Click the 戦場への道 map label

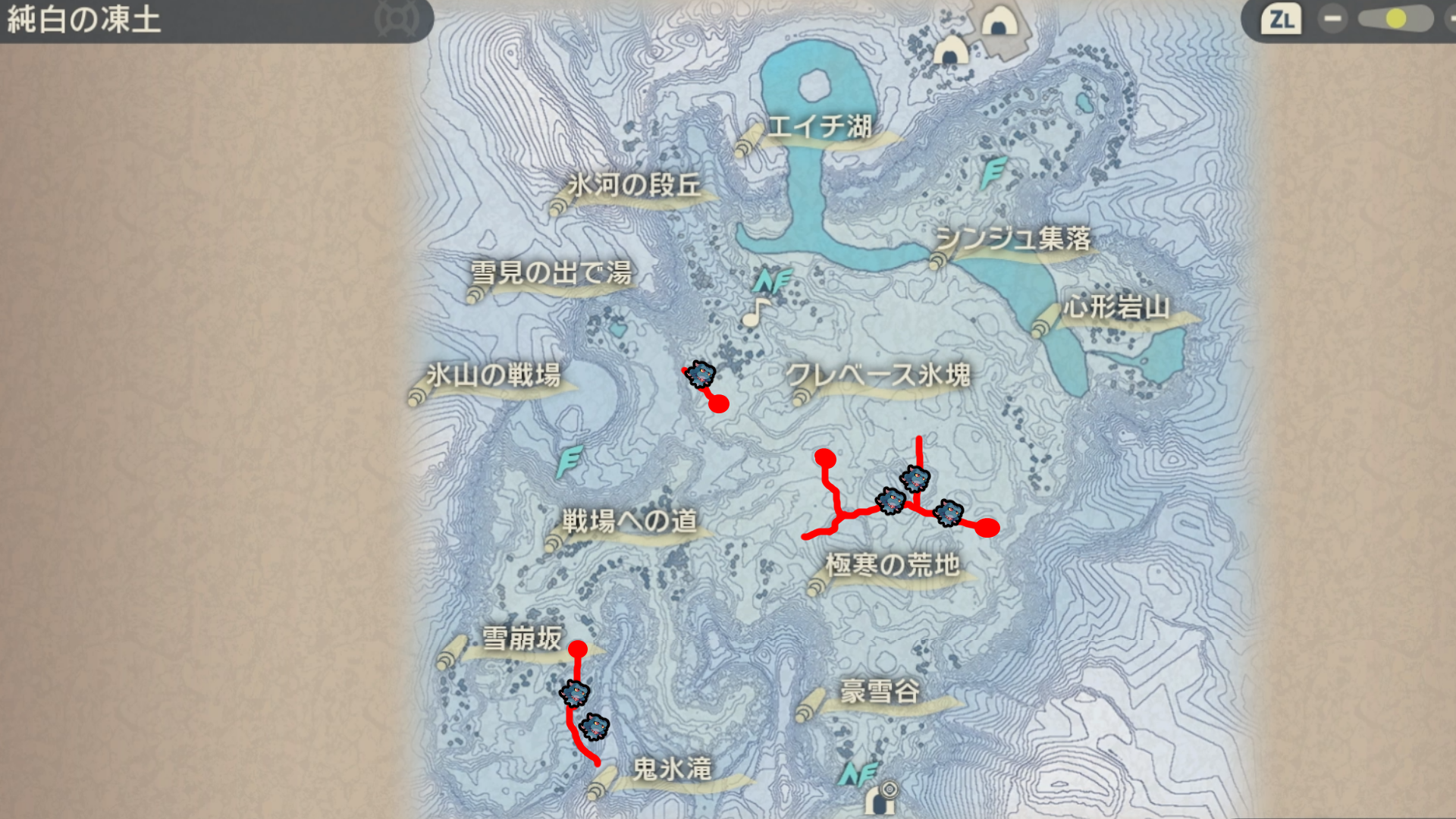(629, 522)
